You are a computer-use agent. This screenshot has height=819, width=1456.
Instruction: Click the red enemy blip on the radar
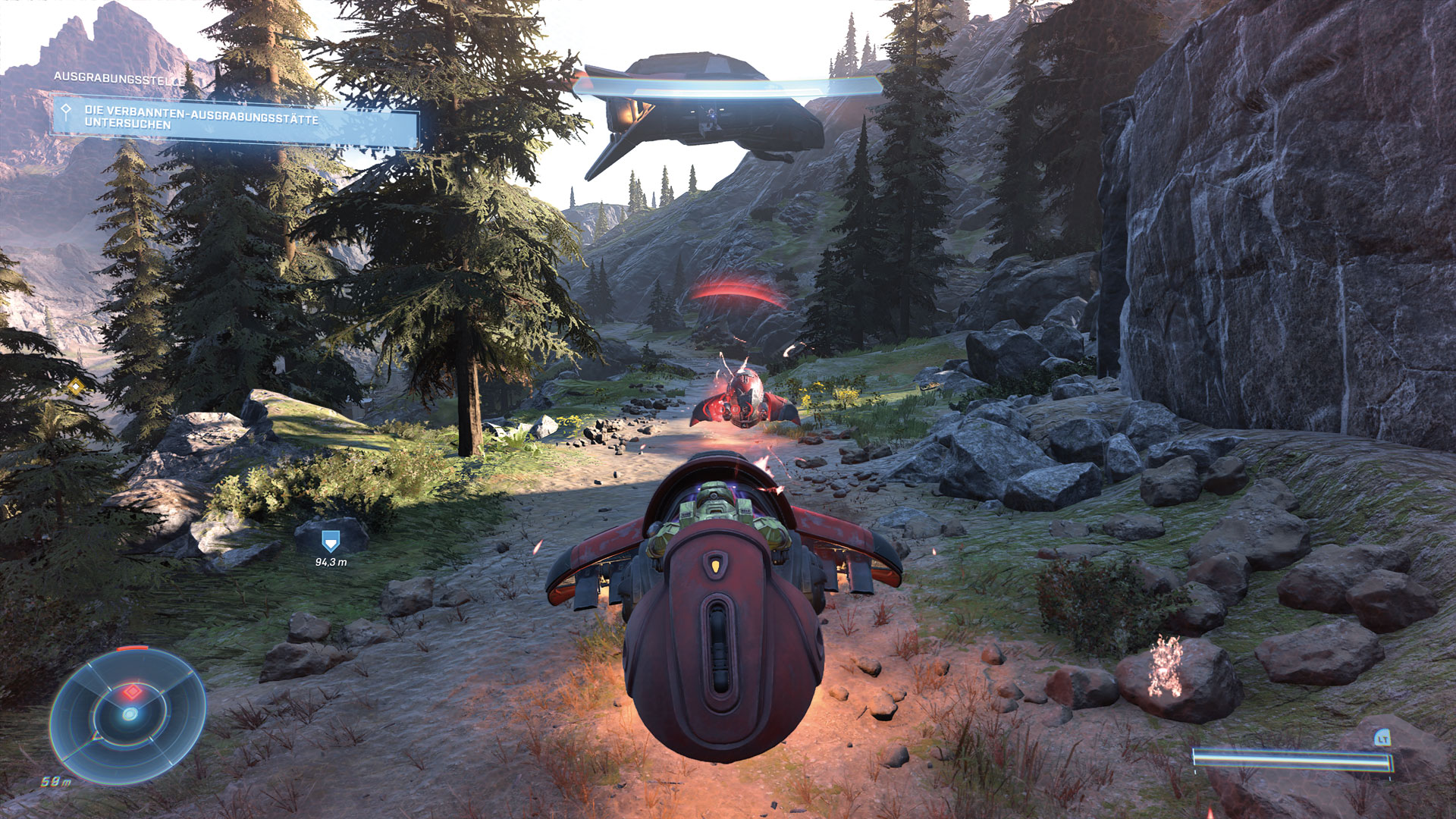(133, 692)
